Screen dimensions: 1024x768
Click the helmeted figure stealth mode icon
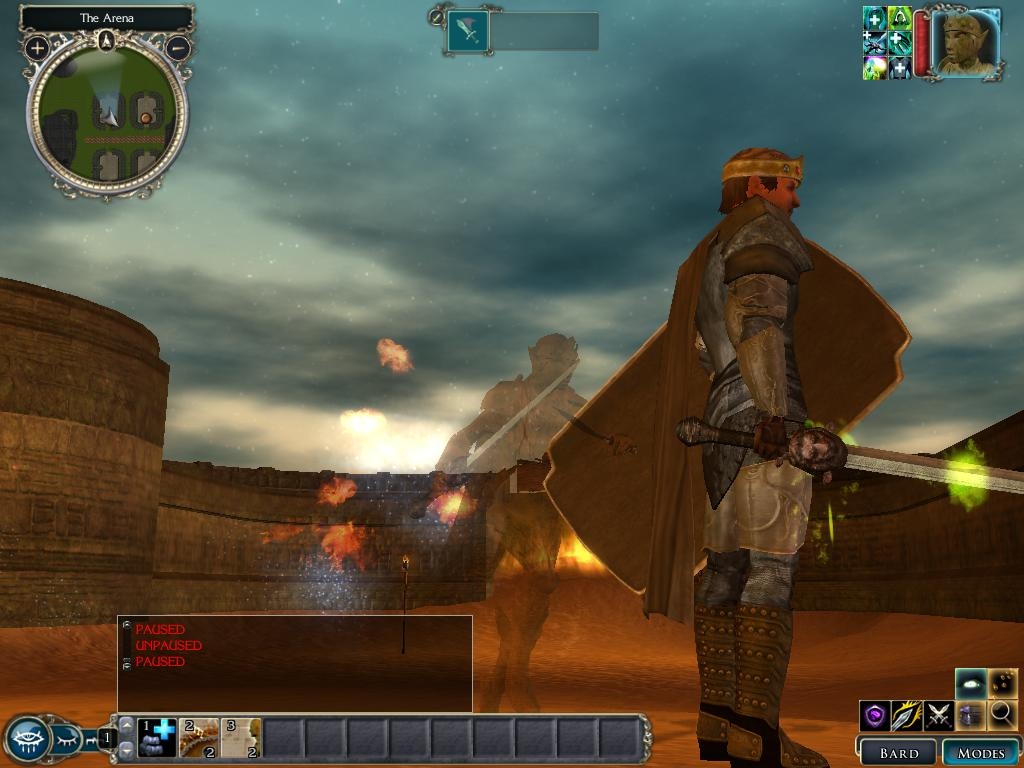(x=970, y=715)
